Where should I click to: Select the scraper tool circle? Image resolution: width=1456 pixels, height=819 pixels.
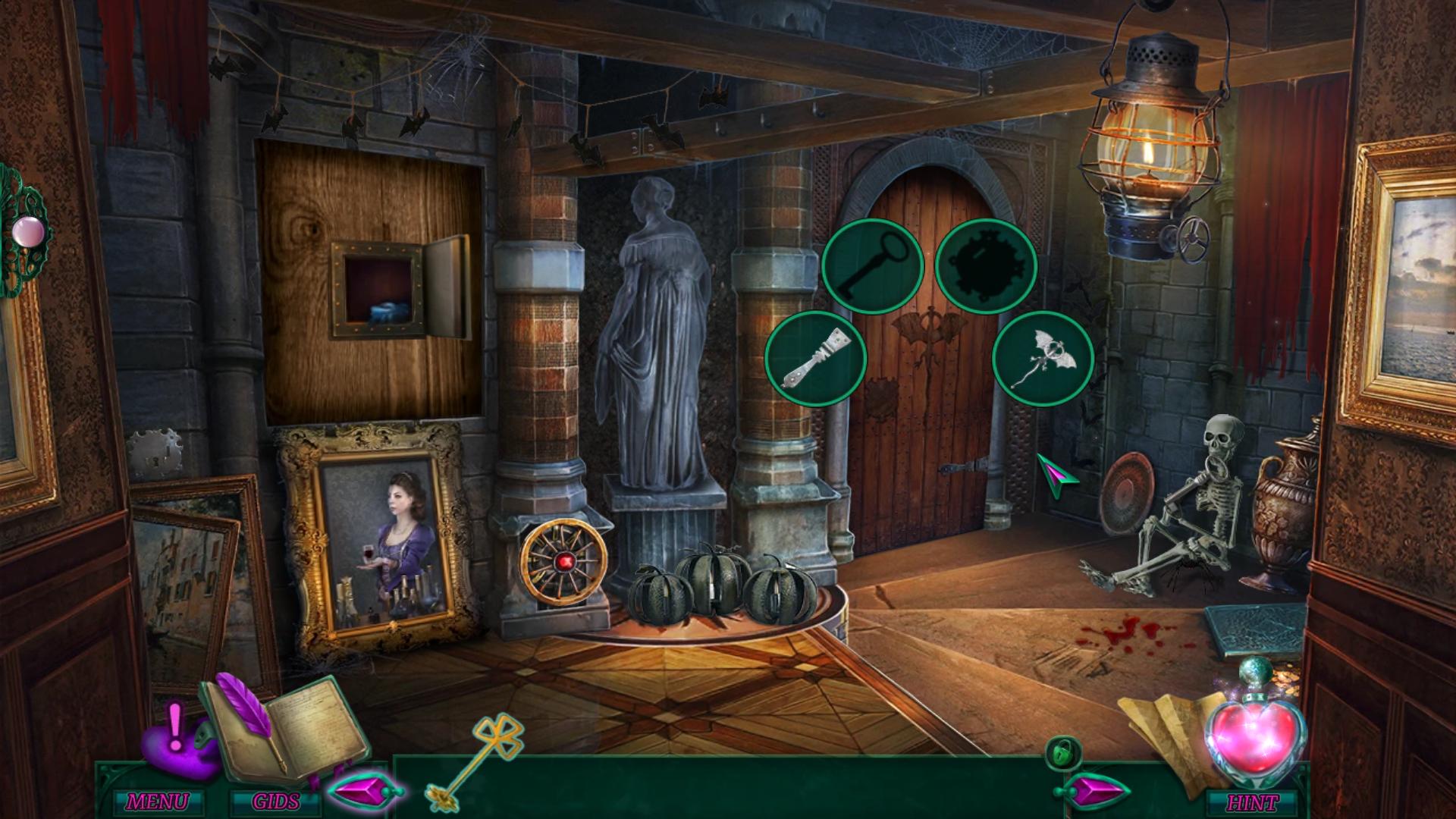pos(816,359)
